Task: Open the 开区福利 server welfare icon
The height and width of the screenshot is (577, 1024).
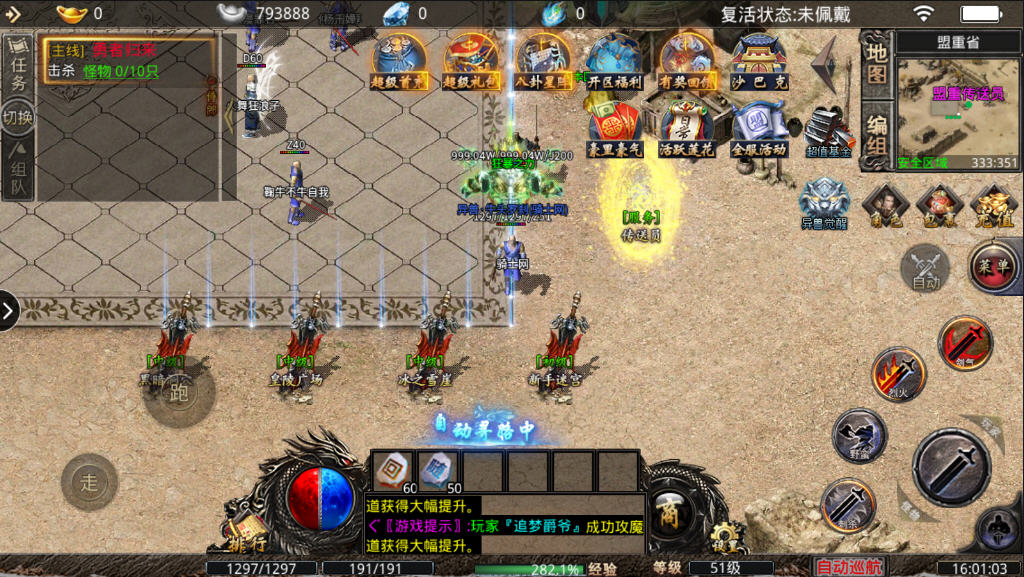Action: 614,62
